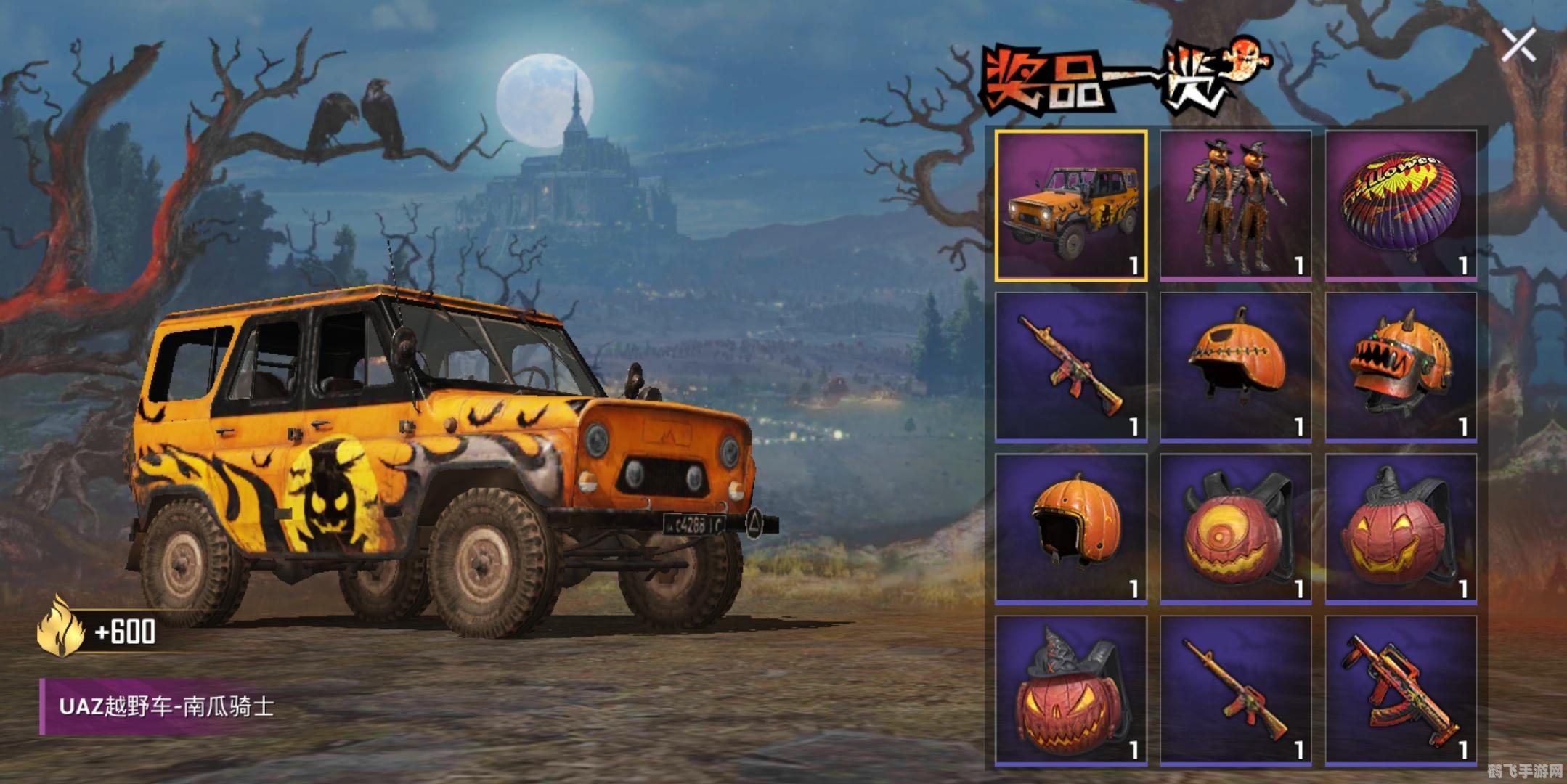Pick the one-eyed pumpkin backpack
The image size is (1567, 784).
point(1236,528)
